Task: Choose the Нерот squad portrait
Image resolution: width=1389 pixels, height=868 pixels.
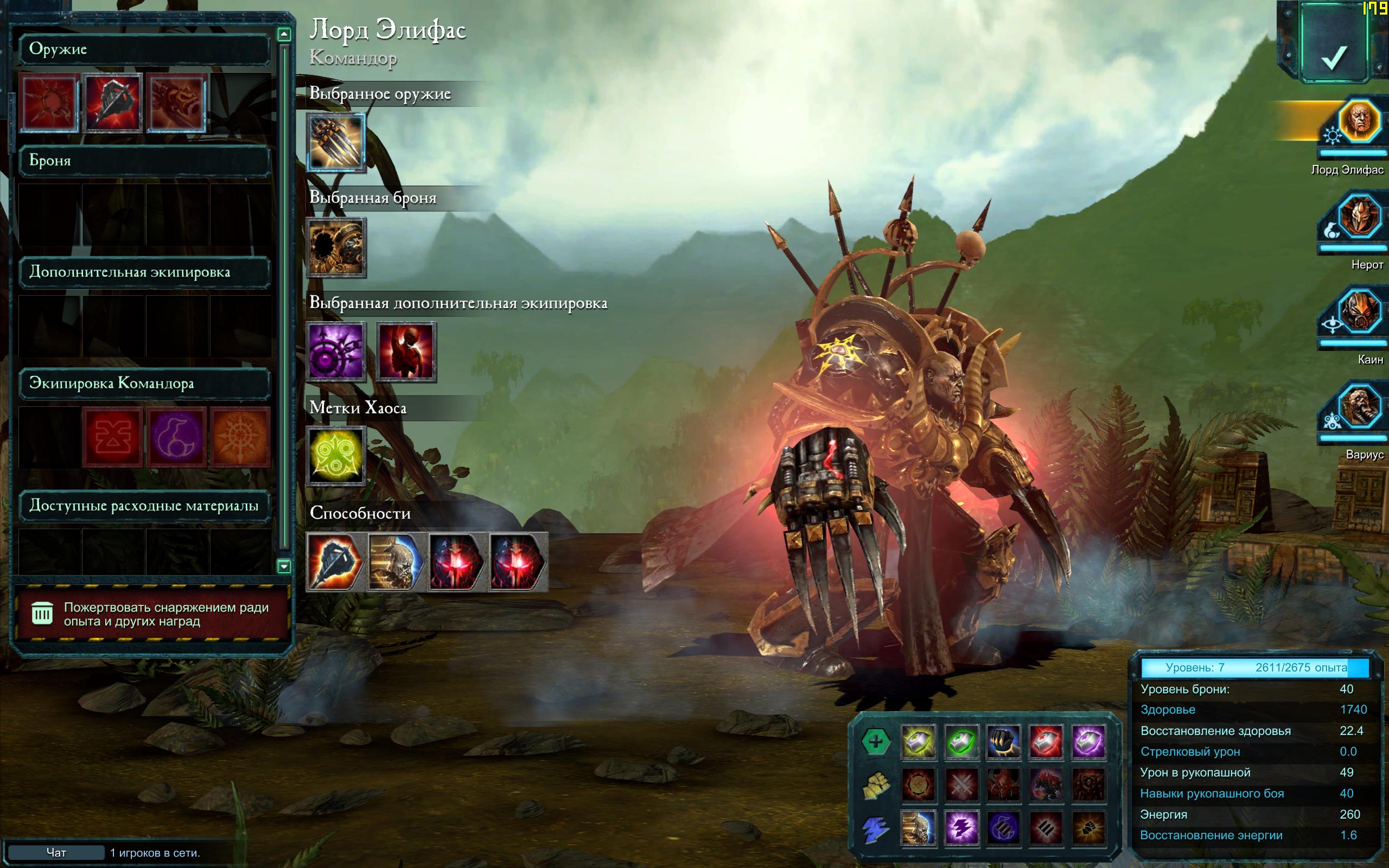Action: 1359,217
